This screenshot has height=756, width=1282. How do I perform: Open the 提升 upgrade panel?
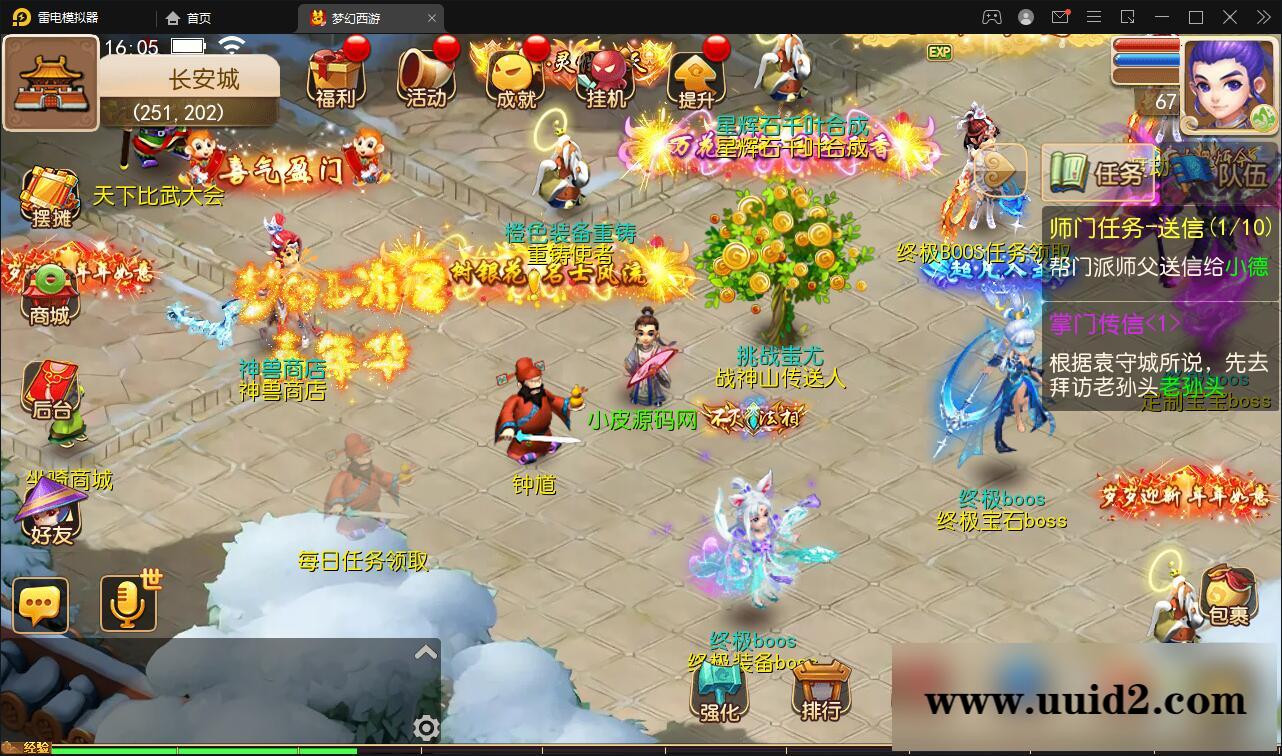(x=697, y=75)
